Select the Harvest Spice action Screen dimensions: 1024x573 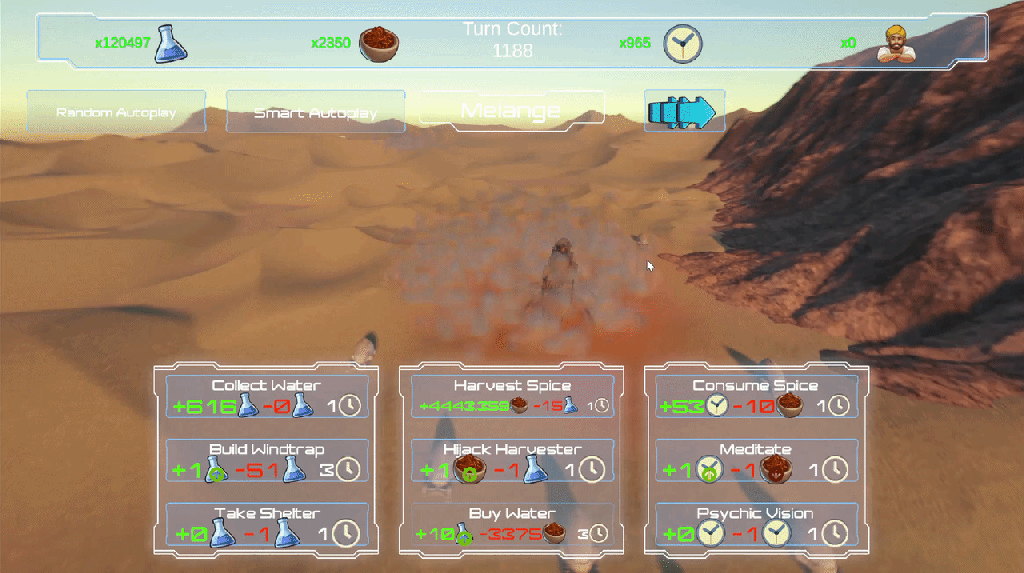point(512,397)
